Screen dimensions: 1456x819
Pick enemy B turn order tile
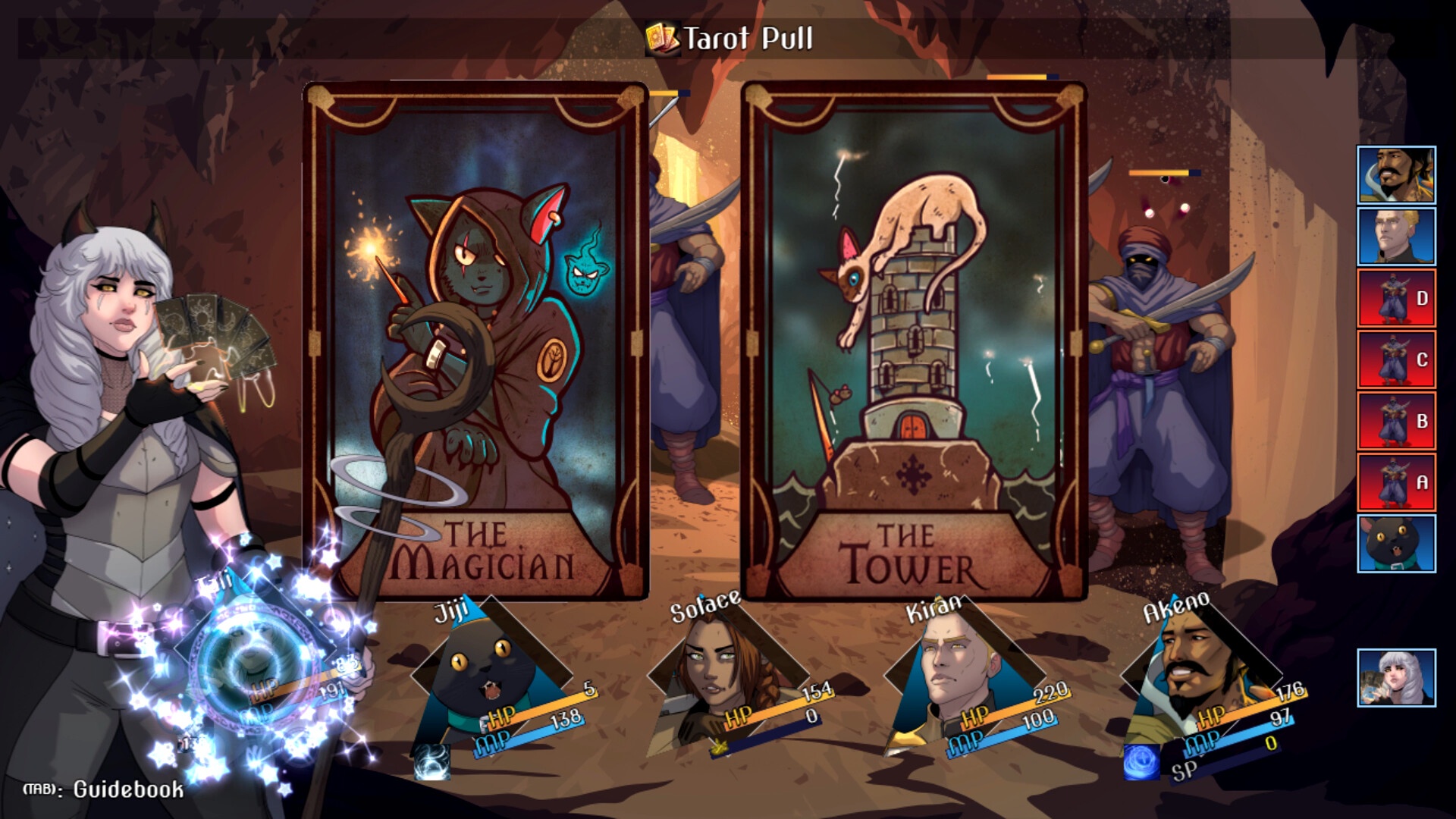coord(1396,421)
